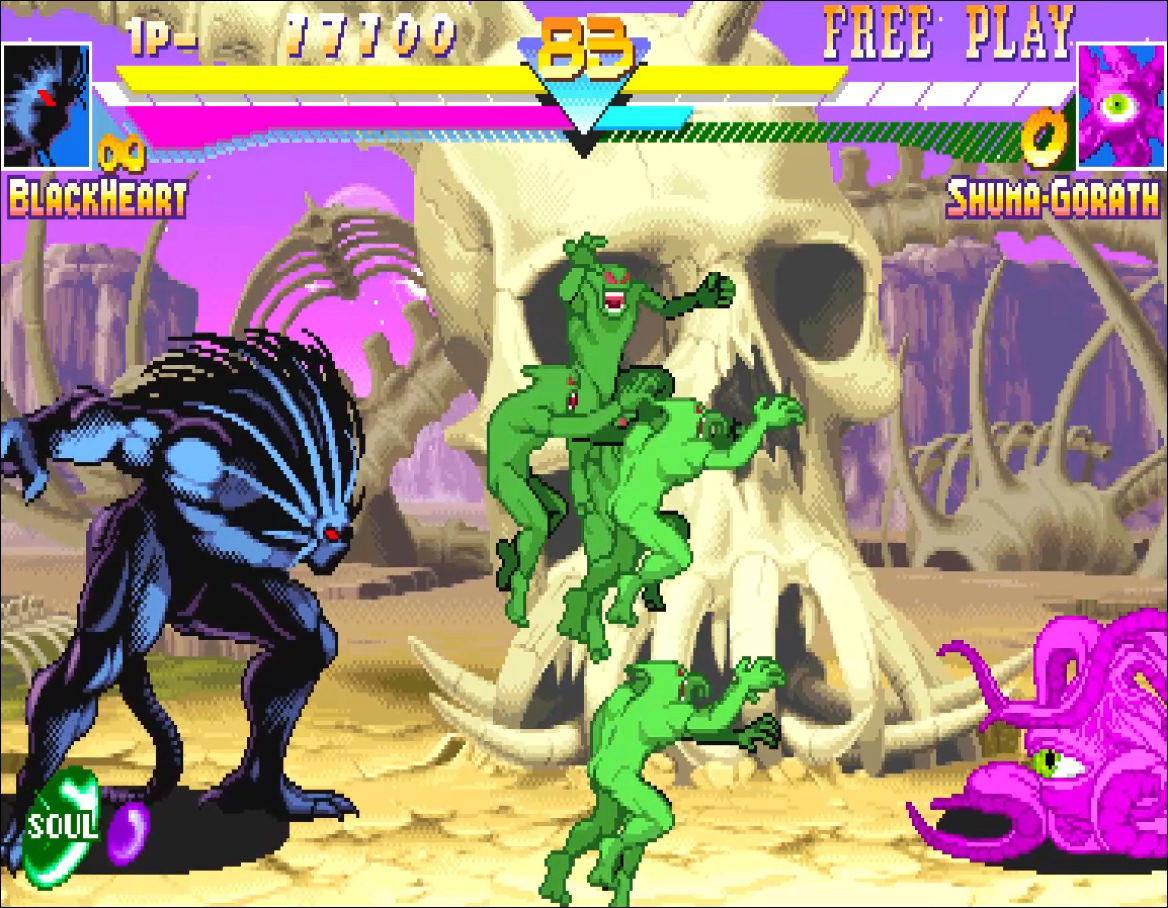Viewport: 1168px width, 908px height.
Task: Select the green Soul gem icon
Action: (x=62, y=826)
